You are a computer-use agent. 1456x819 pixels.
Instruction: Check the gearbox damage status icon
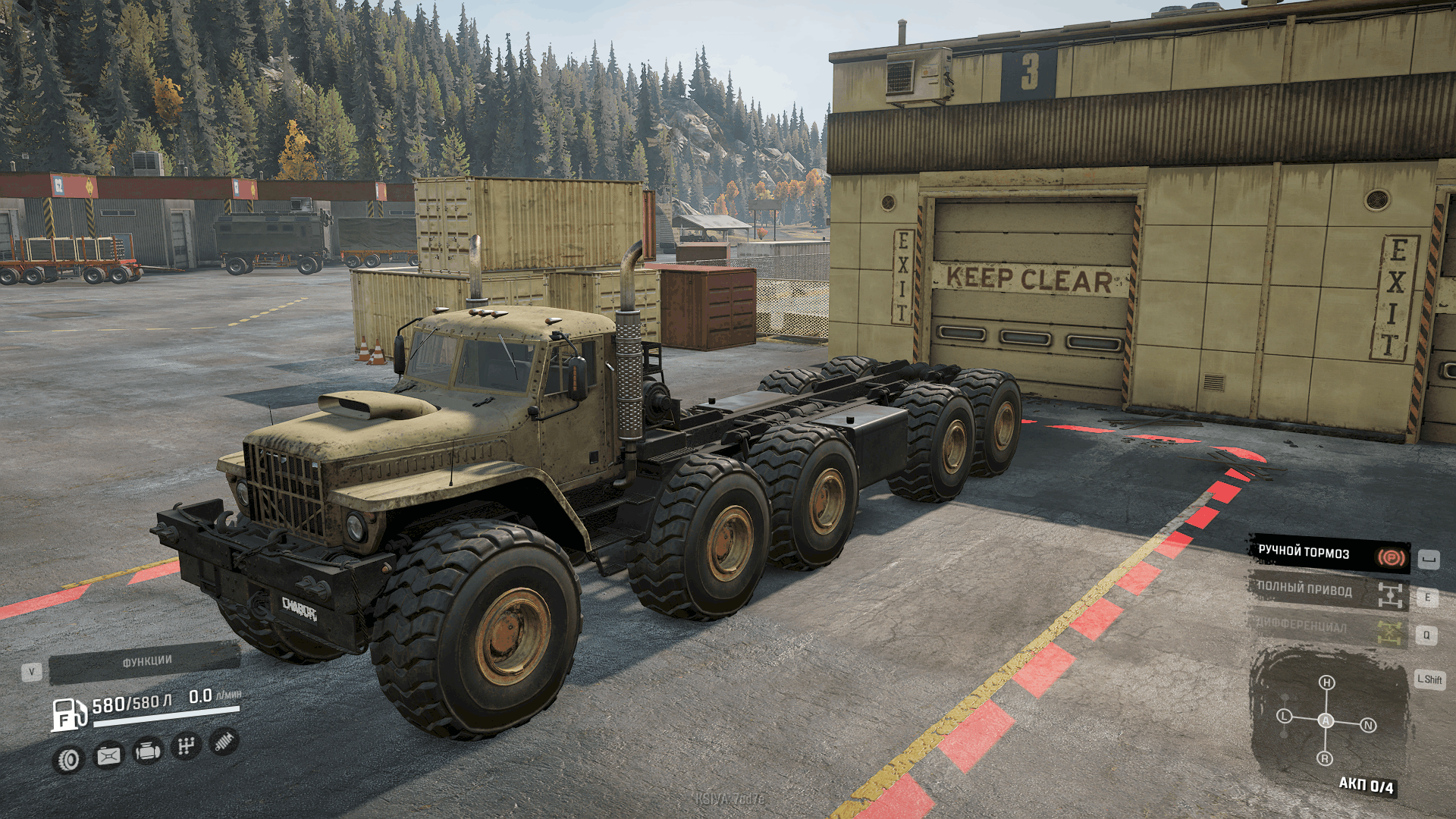(186, 746)
